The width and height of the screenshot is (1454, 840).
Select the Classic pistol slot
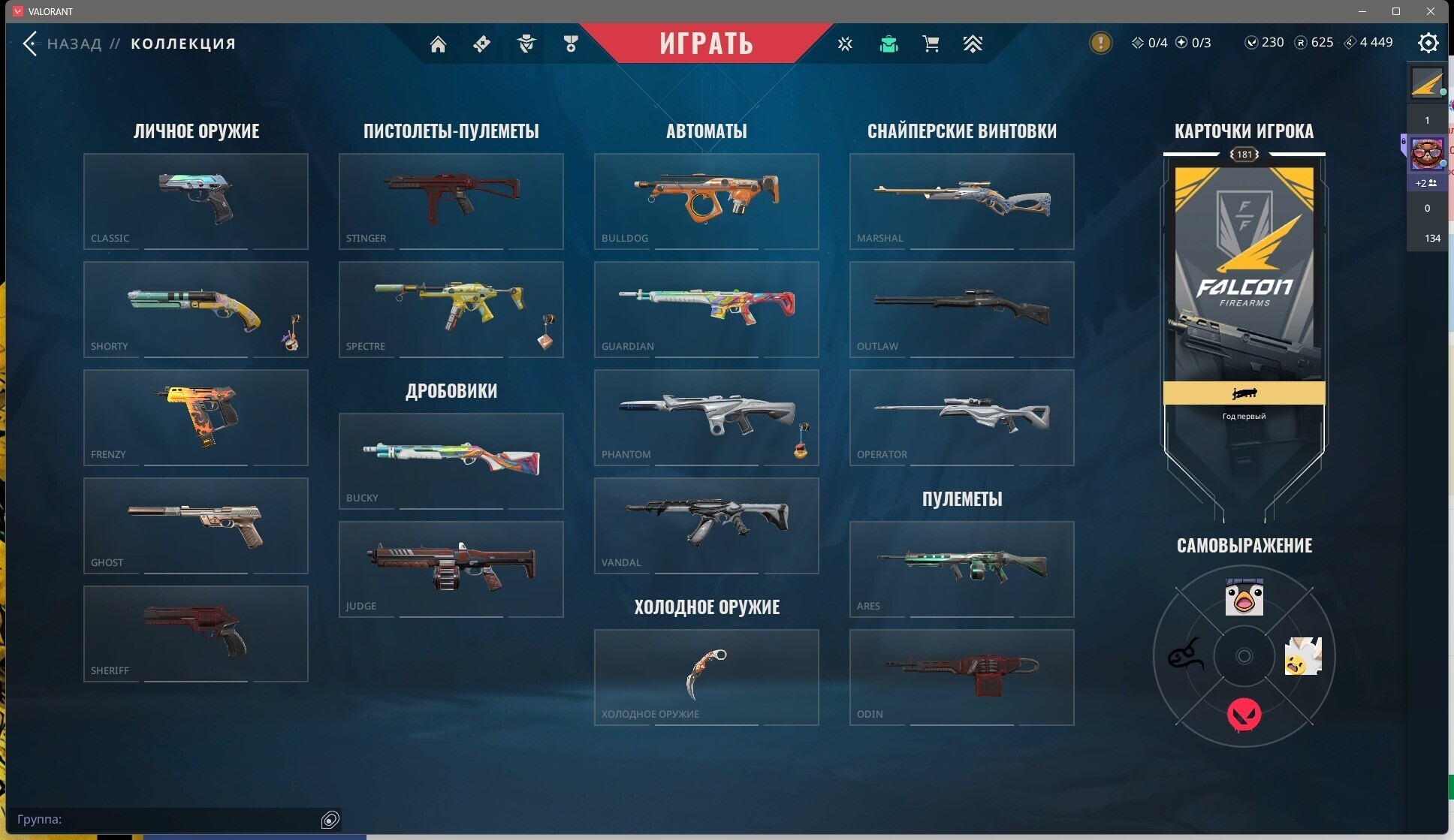[196, 201]
